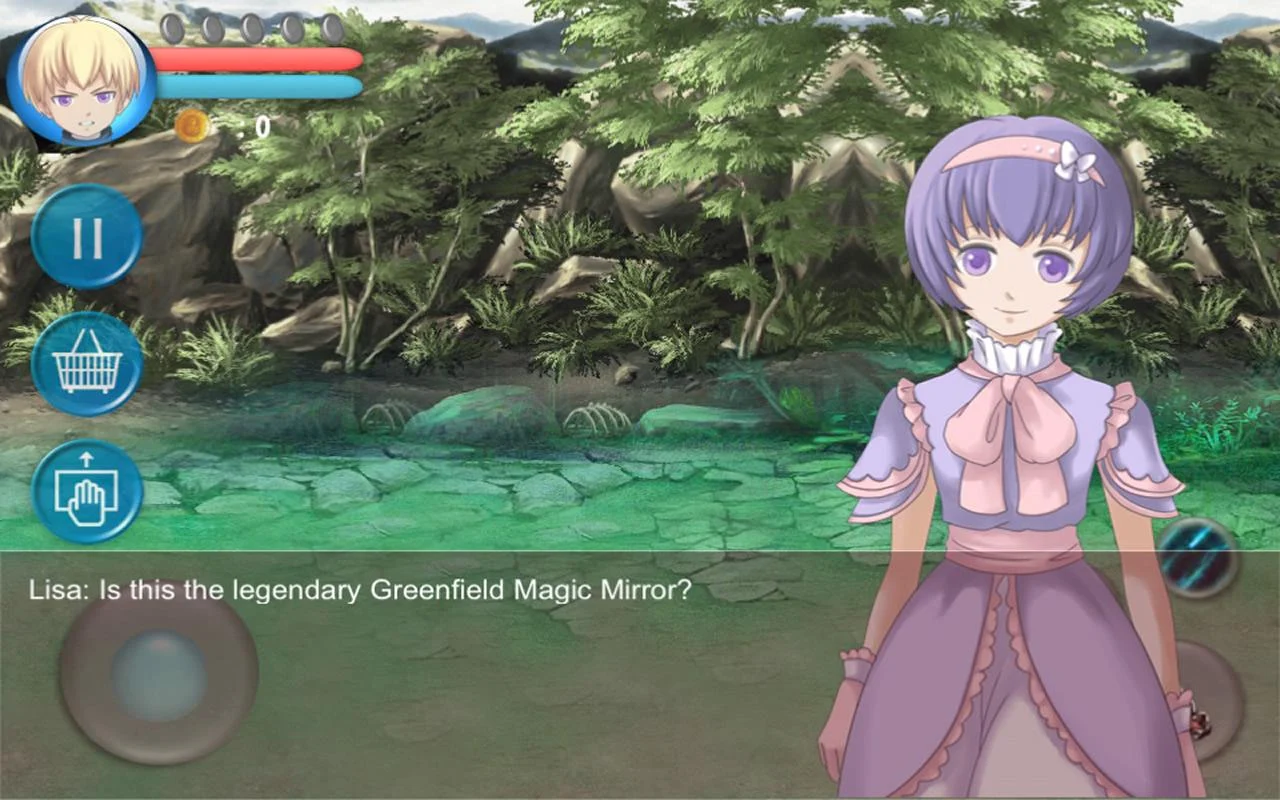
Task: Tap the hand interaction icon
Action: pos(88,492)
